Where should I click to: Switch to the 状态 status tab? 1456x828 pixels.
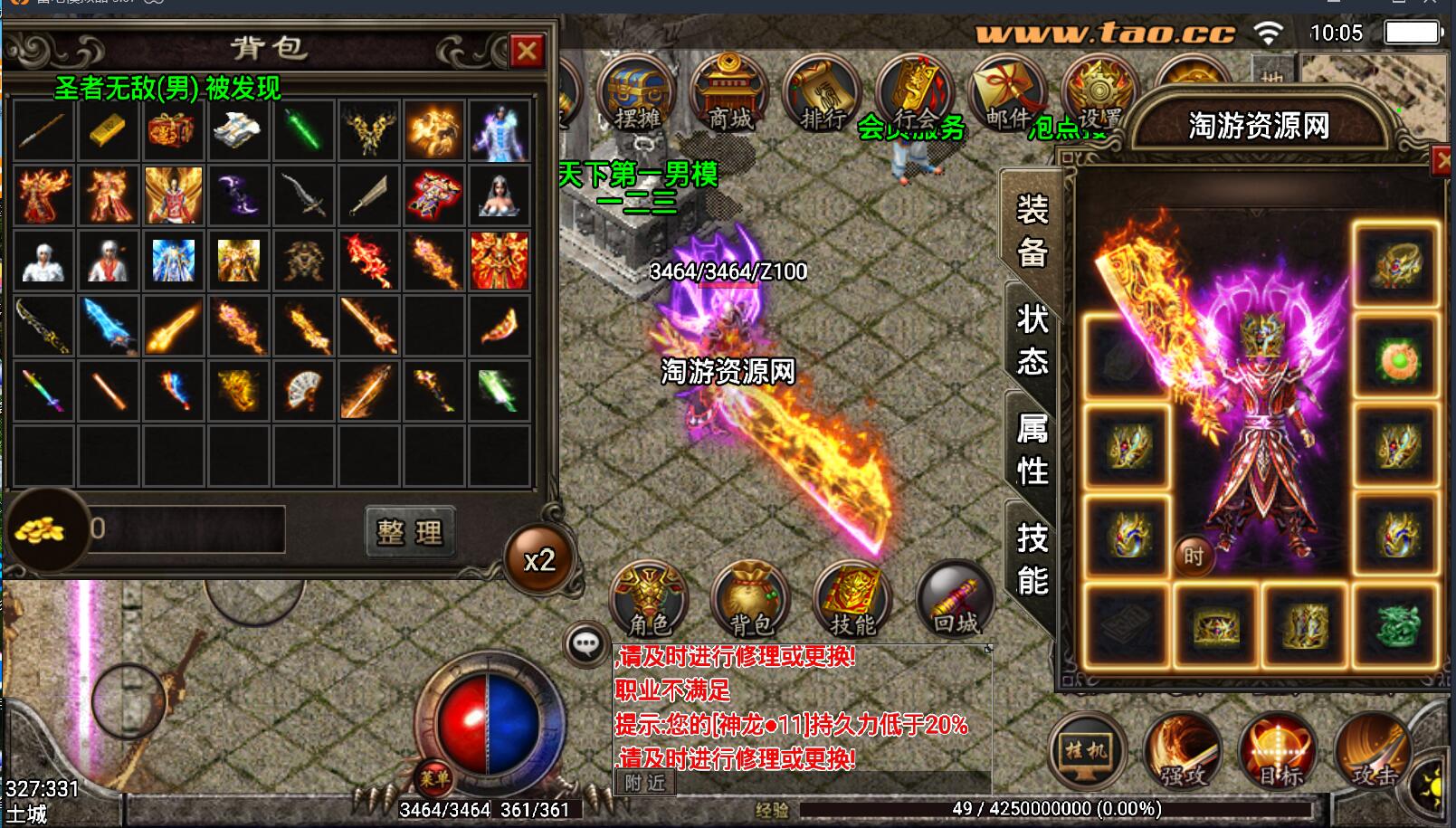(x=1032, y=339)
